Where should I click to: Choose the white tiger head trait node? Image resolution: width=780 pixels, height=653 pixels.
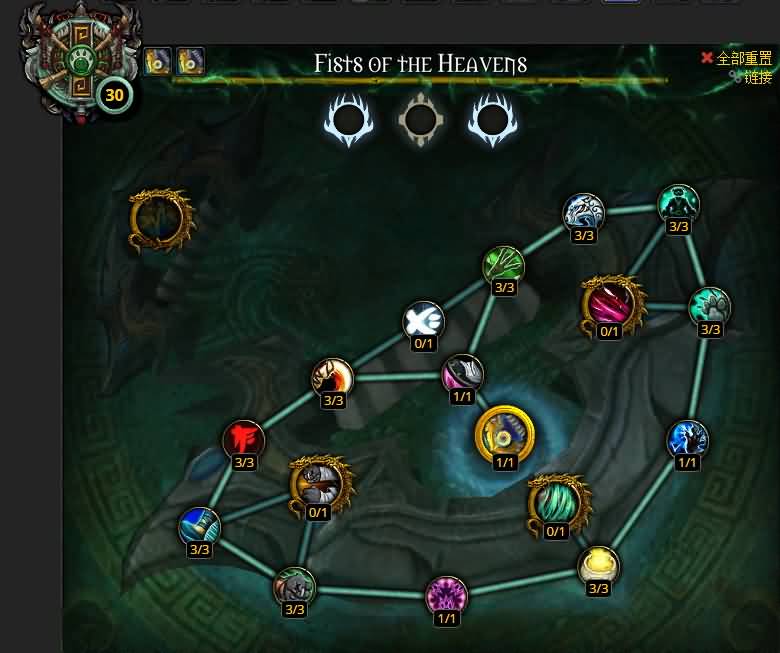click(583, 213)
